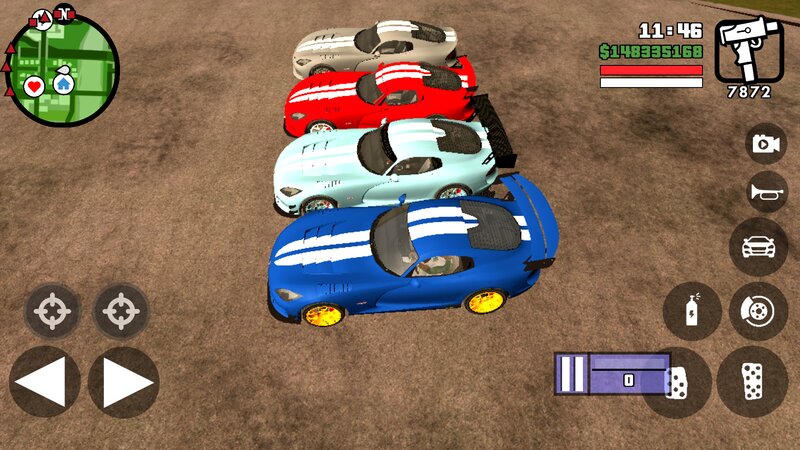800x450 pixels.
Task: Tap the car icon button
Action: (758, 246)
